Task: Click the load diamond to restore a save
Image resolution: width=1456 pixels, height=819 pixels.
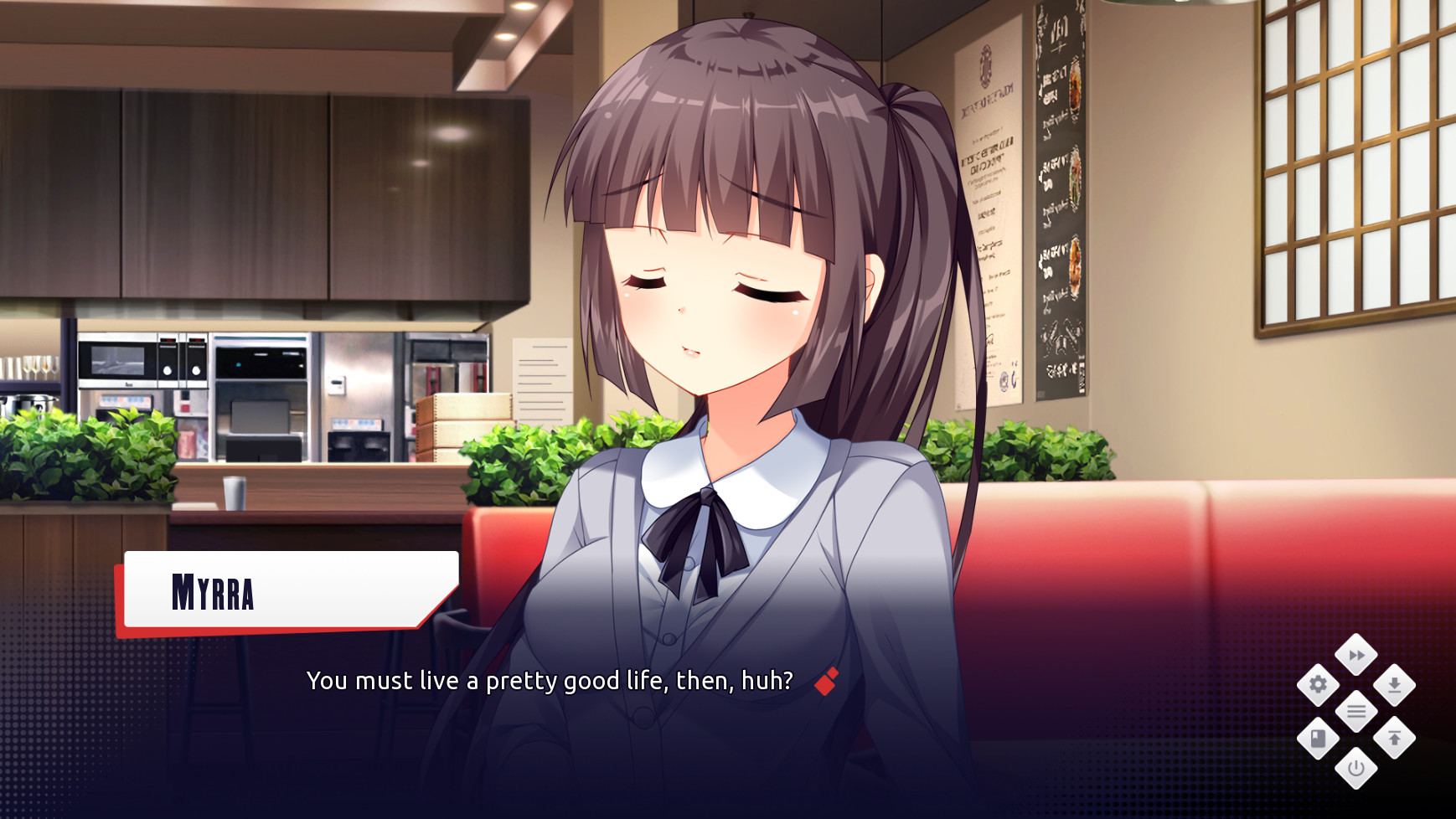Action: pos(1394,738)
